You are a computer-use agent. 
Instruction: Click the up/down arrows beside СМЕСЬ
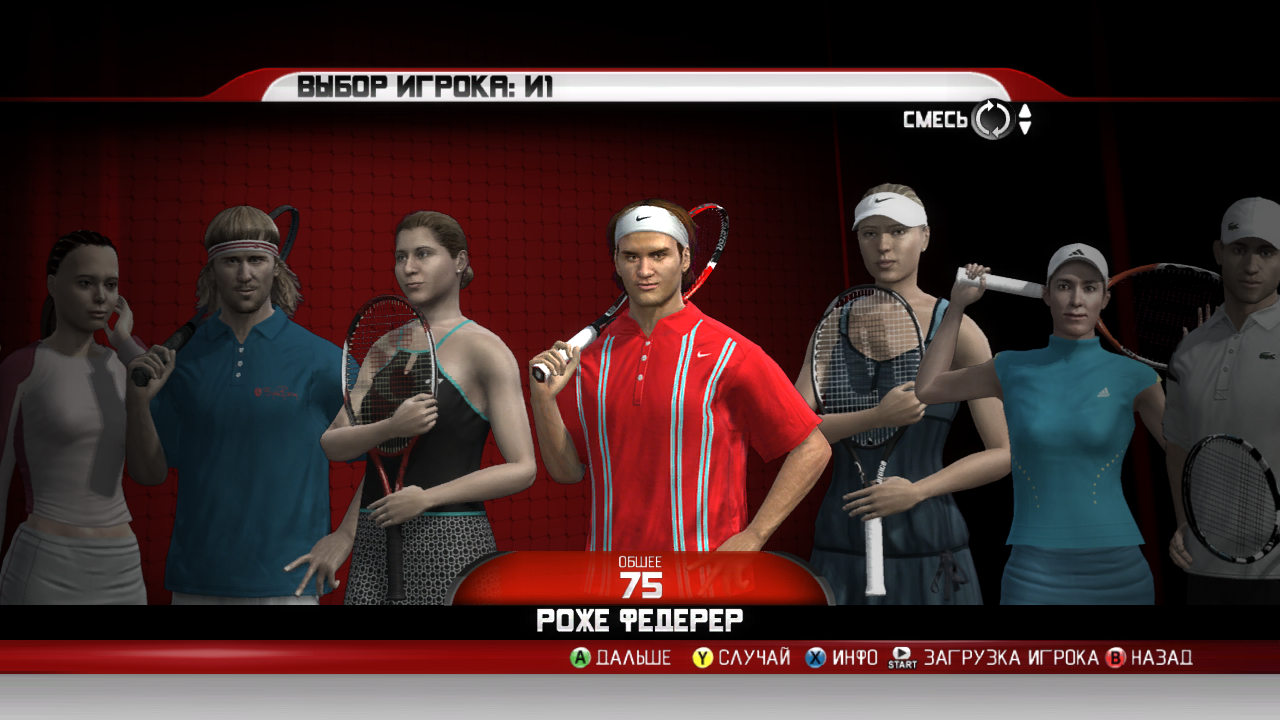pos(1025,120)
